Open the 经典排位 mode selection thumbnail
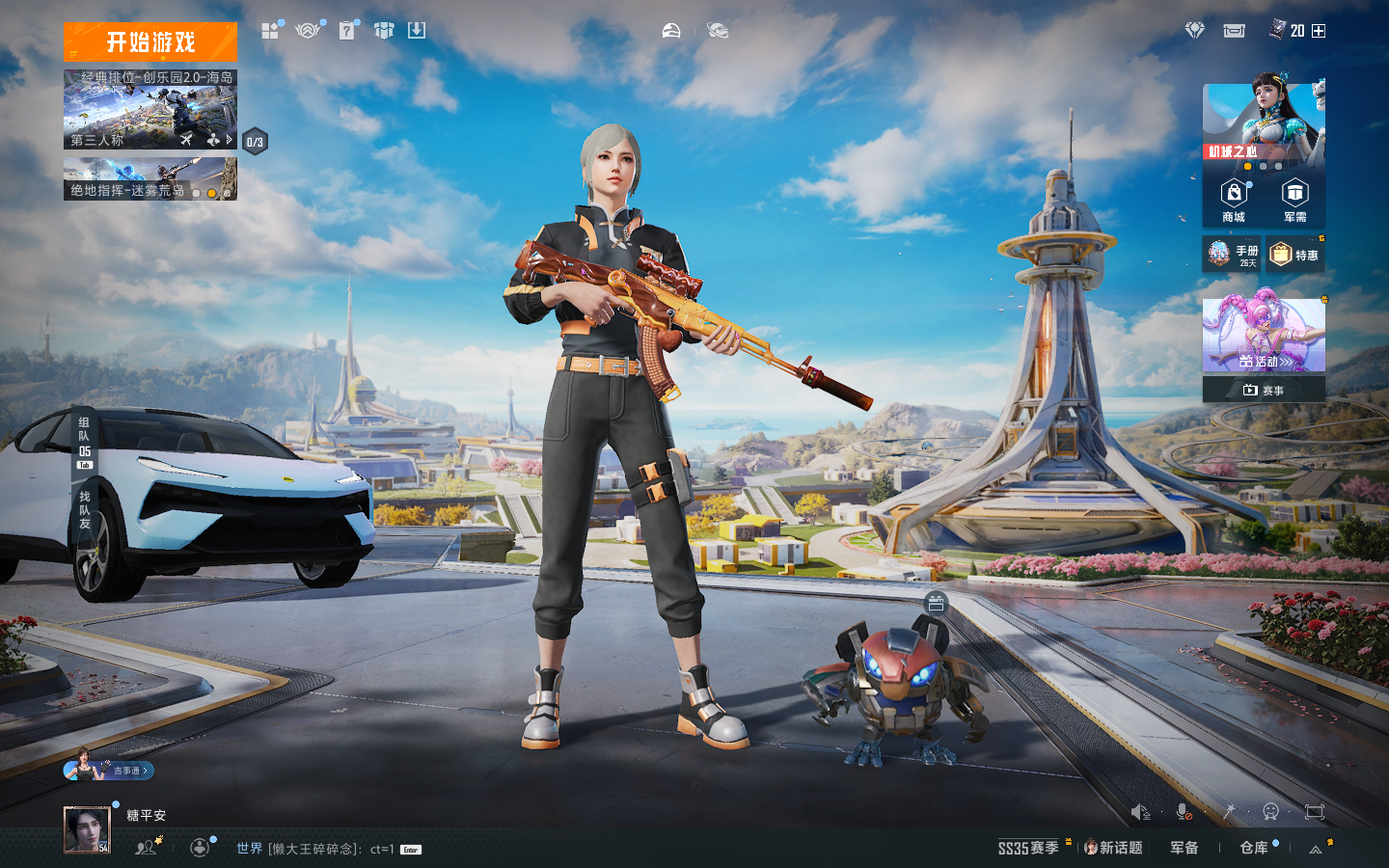The width and height of the screenshot is (1389, 868). [150, 110]
